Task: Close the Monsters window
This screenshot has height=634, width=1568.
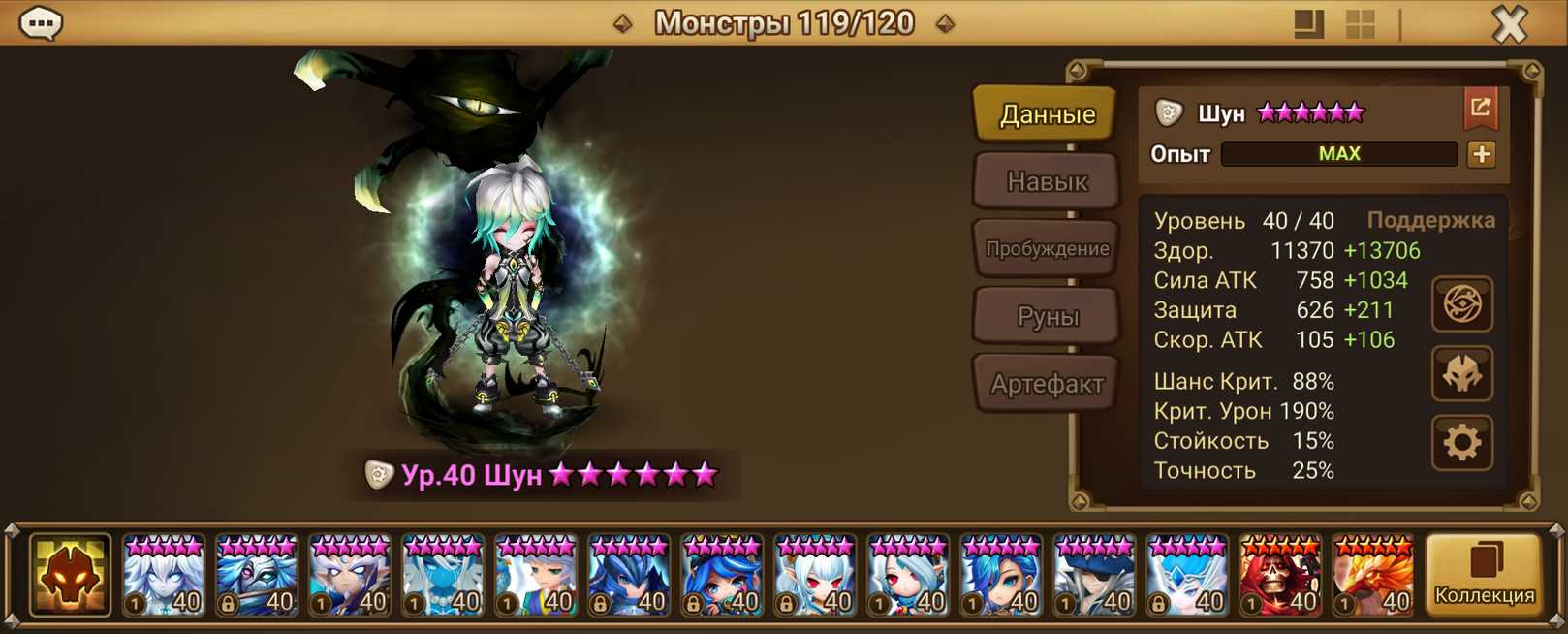Action: coord(1509,23)
